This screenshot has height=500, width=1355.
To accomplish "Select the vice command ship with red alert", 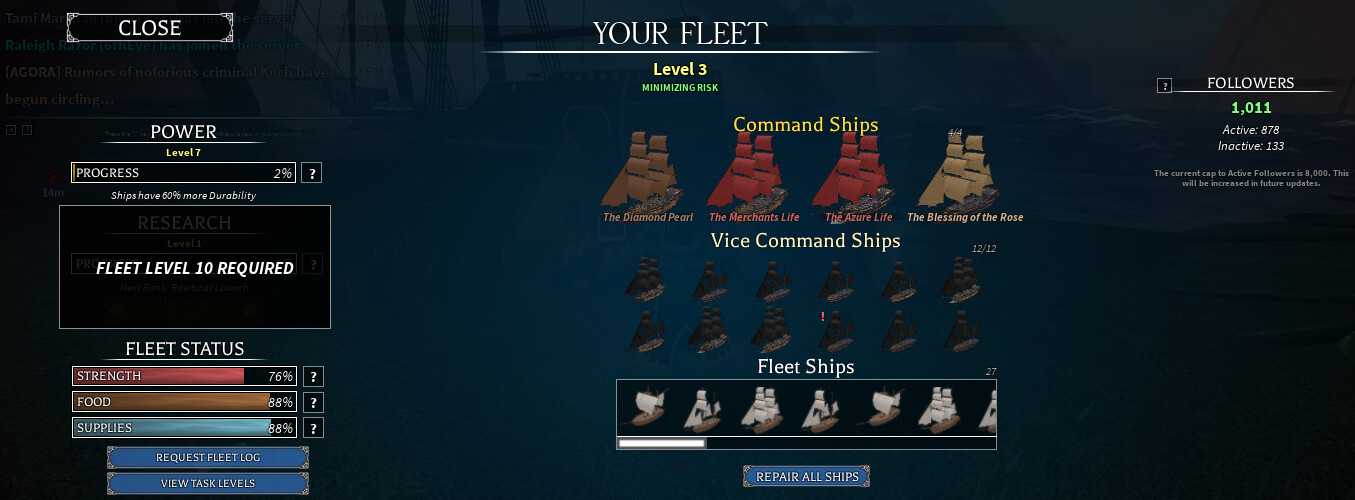I will (832, 330).
